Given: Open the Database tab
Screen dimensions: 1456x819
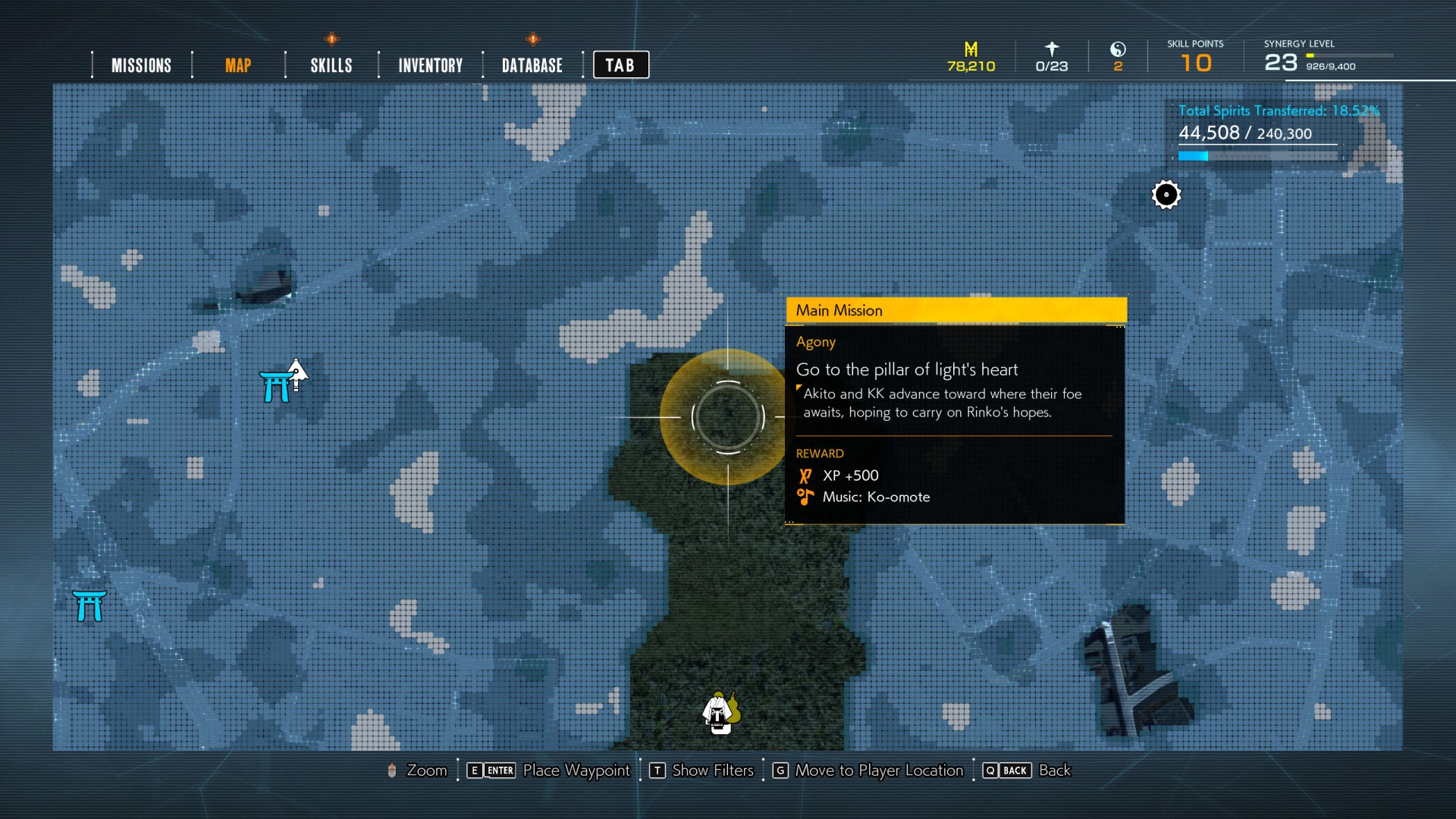Looking at the screenshot, I should 532,65.
